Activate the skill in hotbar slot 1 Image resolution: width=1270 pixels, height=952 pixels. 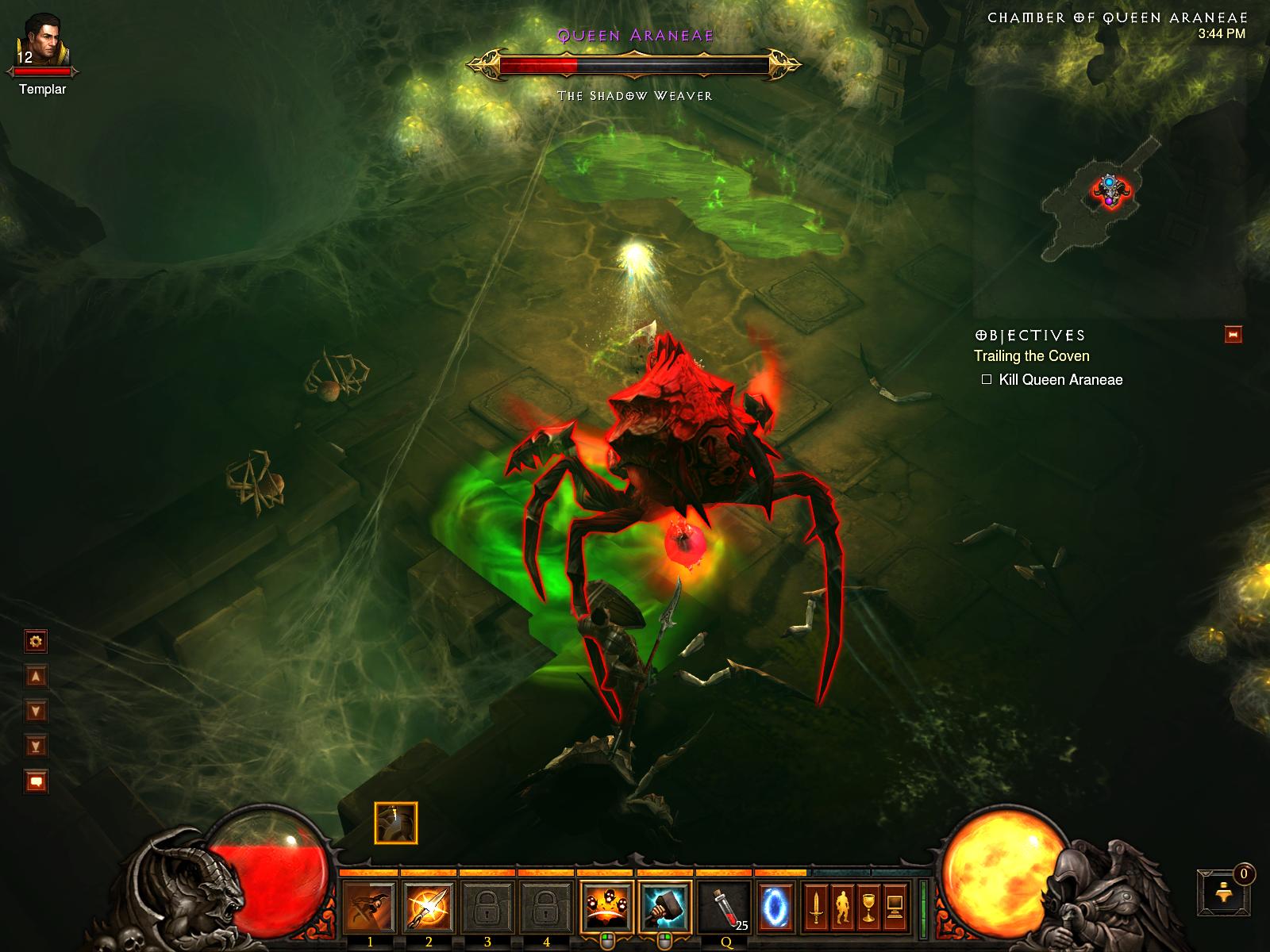(x=370, y=905)
